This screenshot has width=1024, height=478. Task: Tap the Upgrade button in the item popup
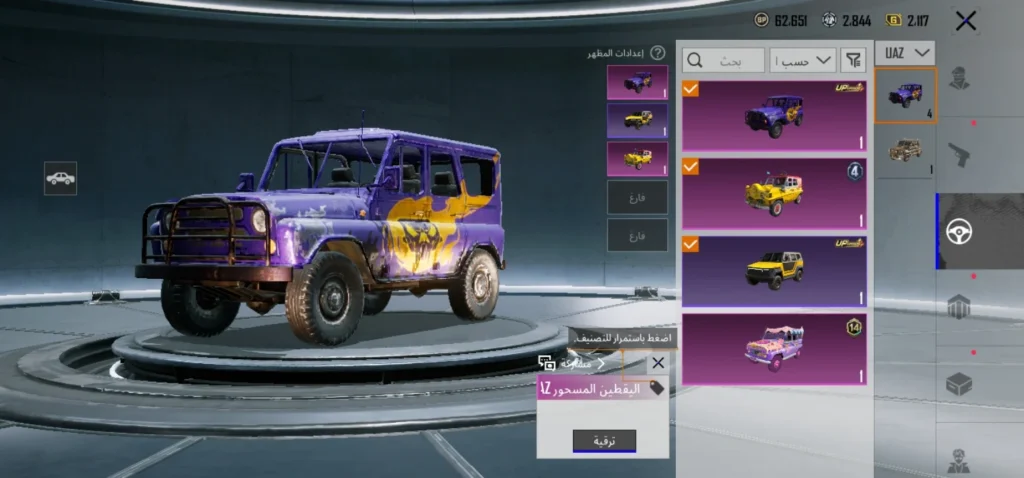point(604,441)
